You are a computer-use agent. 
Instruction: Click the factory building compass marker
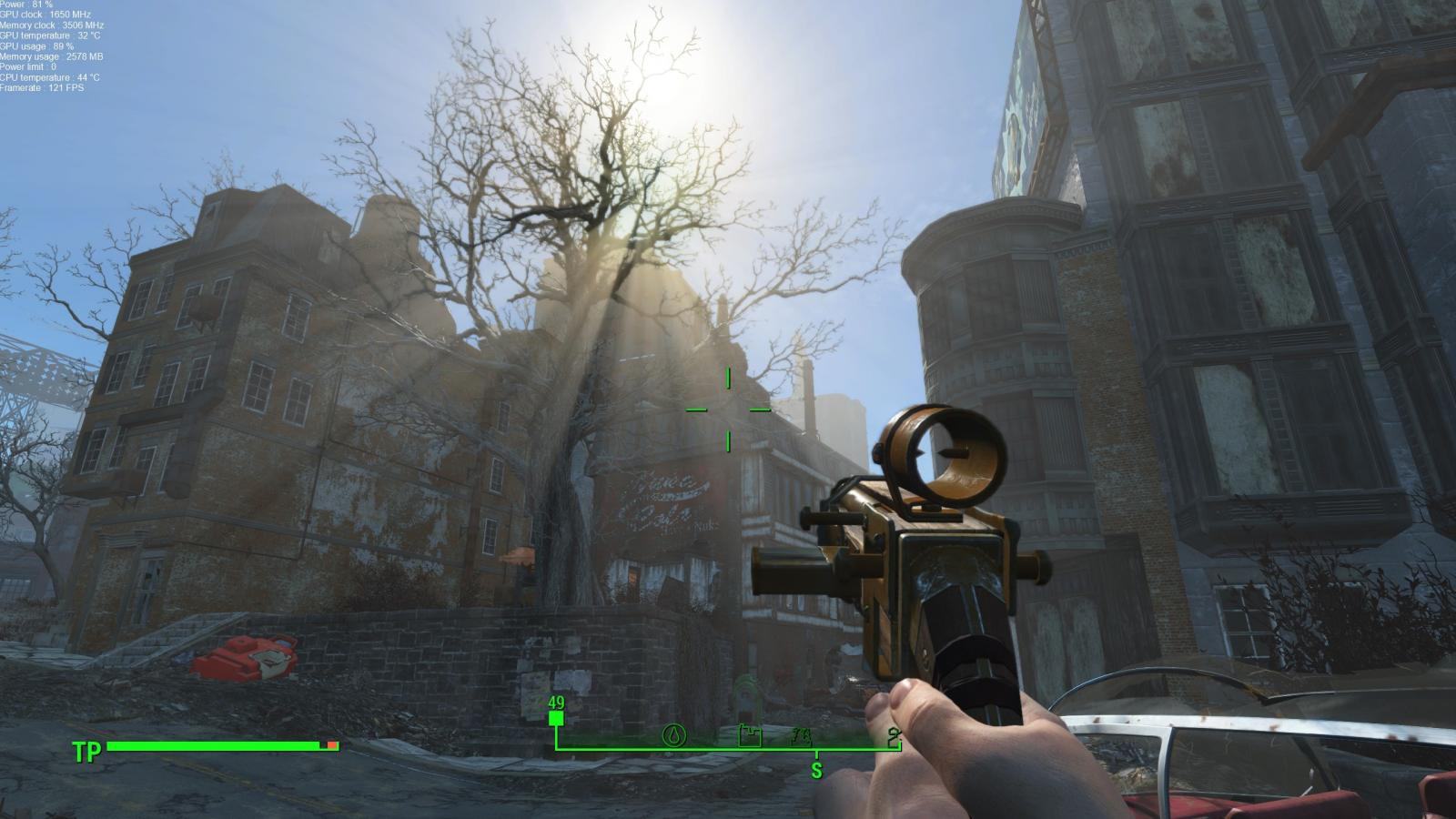pyautogui.click(x=749, y=734)
